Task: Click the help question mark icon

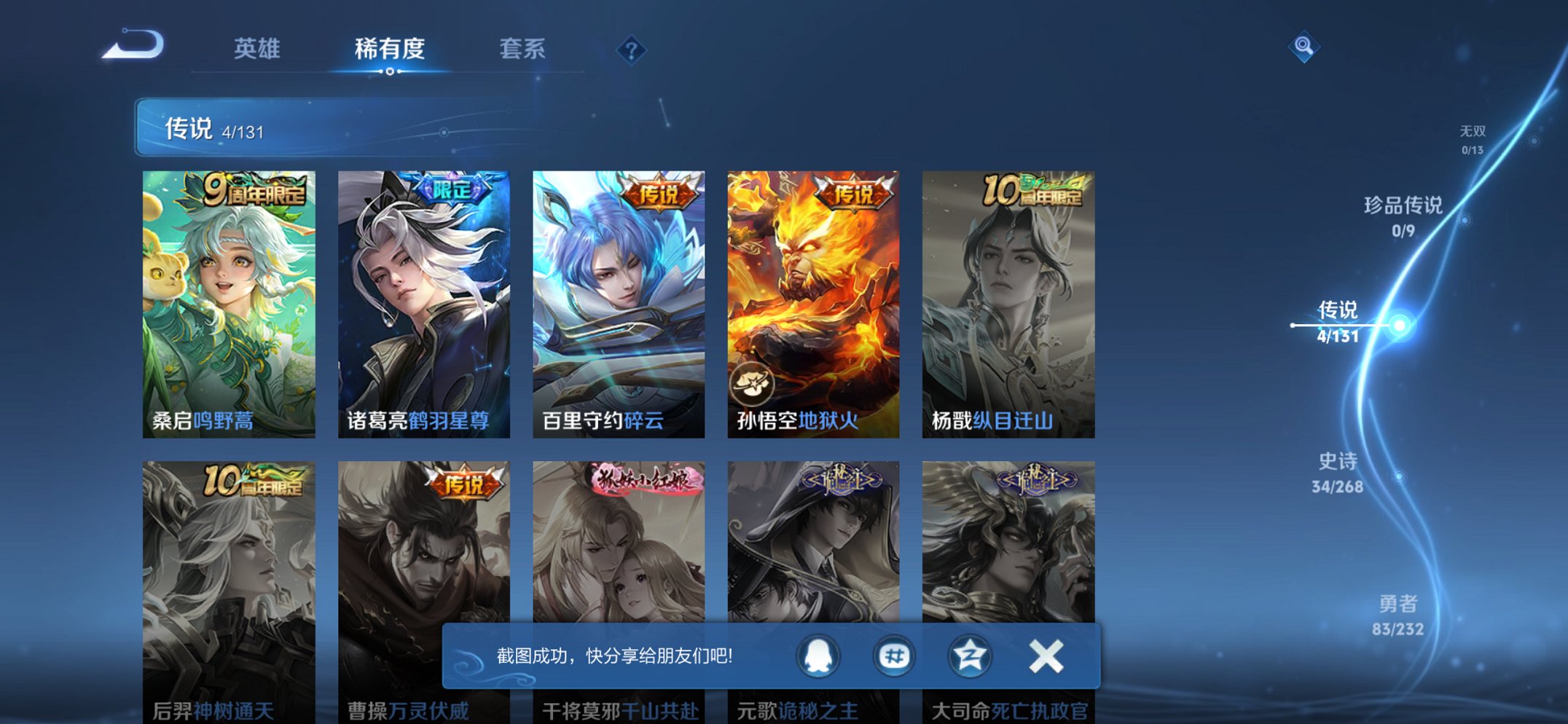Action: pos(631,50)
